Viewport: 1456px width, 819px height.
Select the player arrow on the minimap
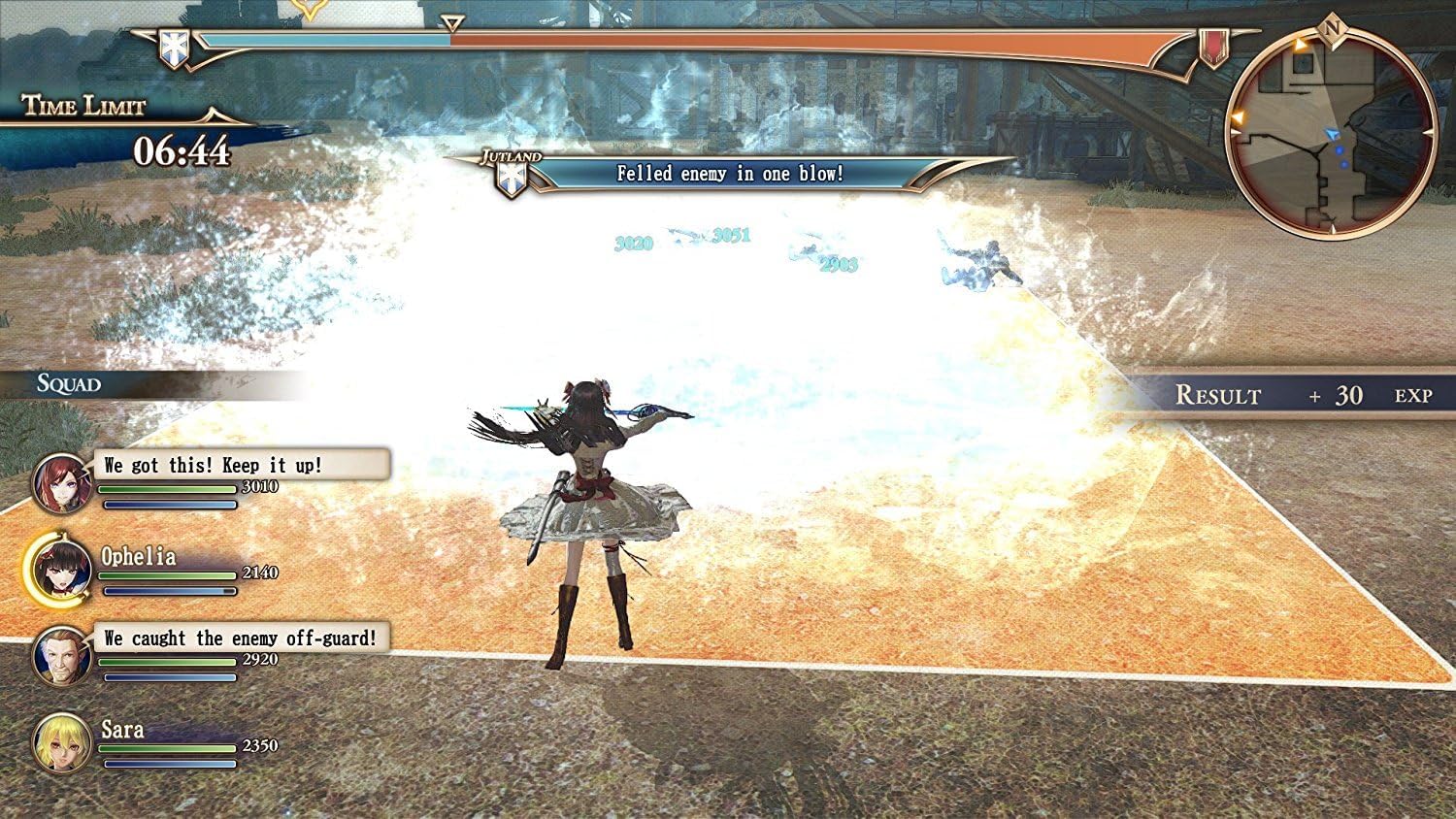click(x=1332, y=135)
